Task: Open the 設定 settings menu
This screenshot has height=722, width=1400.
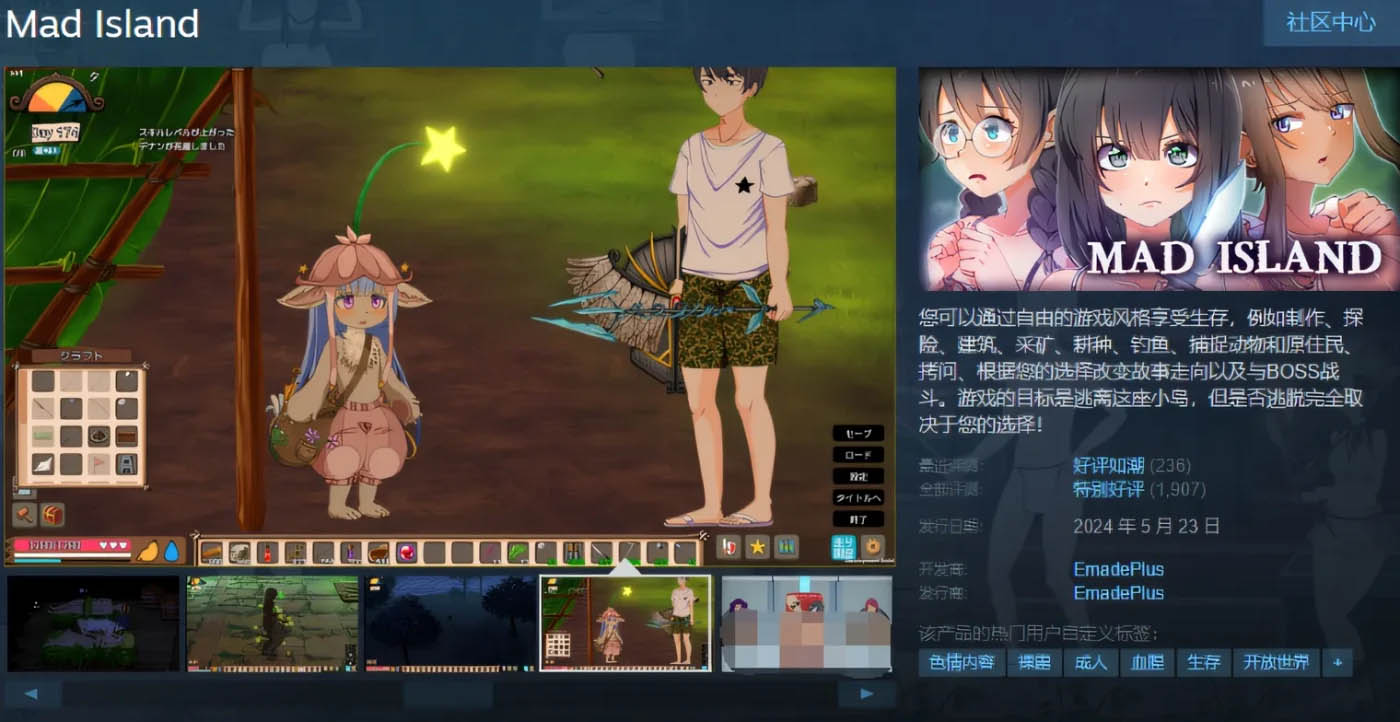Action: click(x=858, y=477)
